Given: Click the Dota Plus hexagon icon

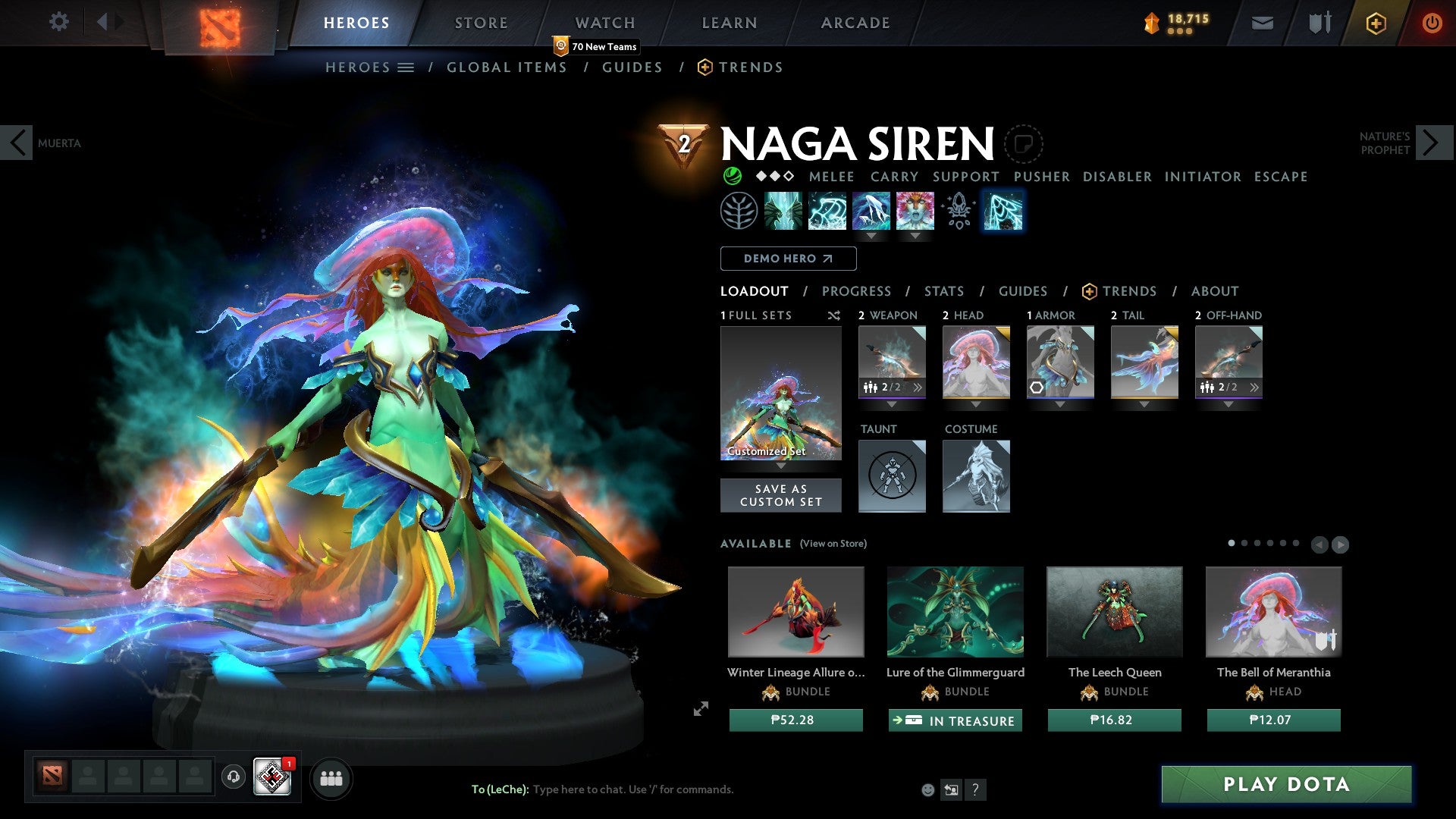Looking at the screenshot, I should pyautogui.click(x=1376, y=23).
